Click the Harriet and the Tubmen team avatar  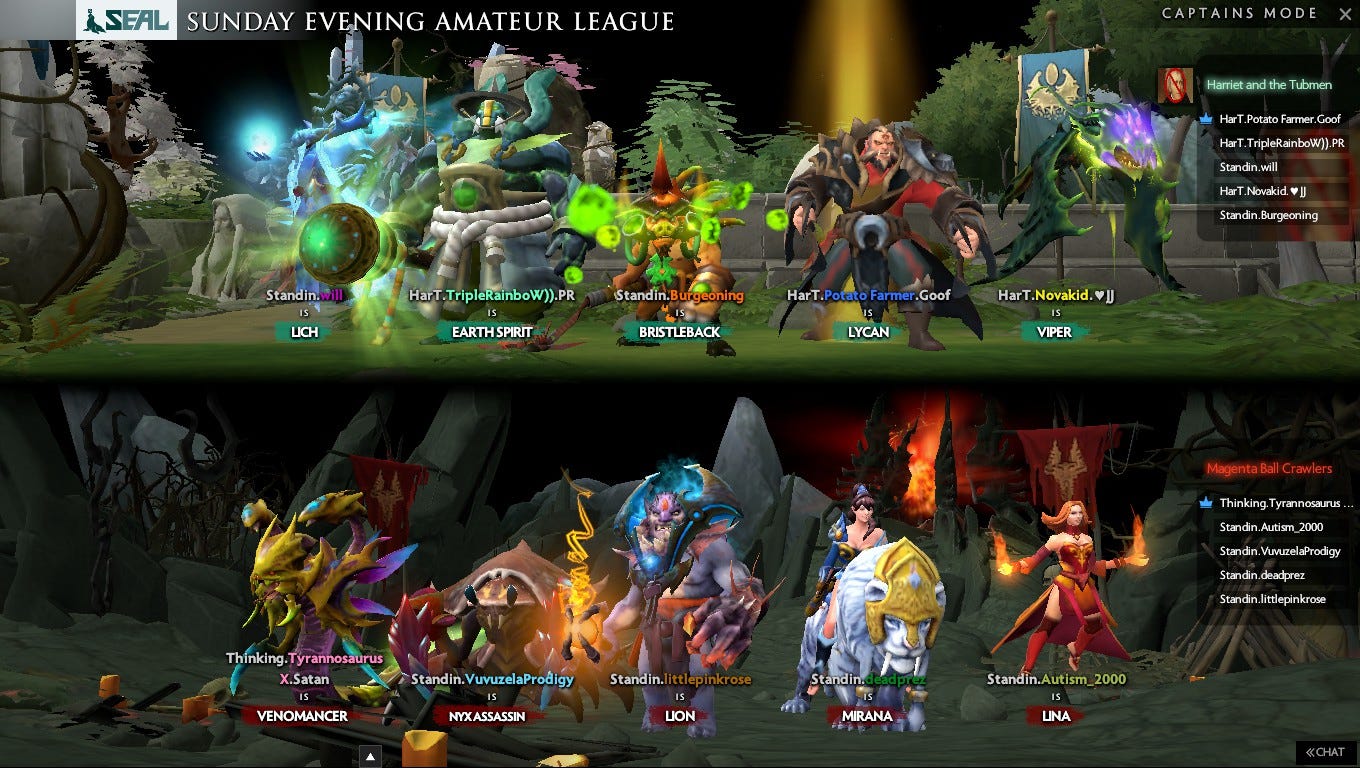1176,85
